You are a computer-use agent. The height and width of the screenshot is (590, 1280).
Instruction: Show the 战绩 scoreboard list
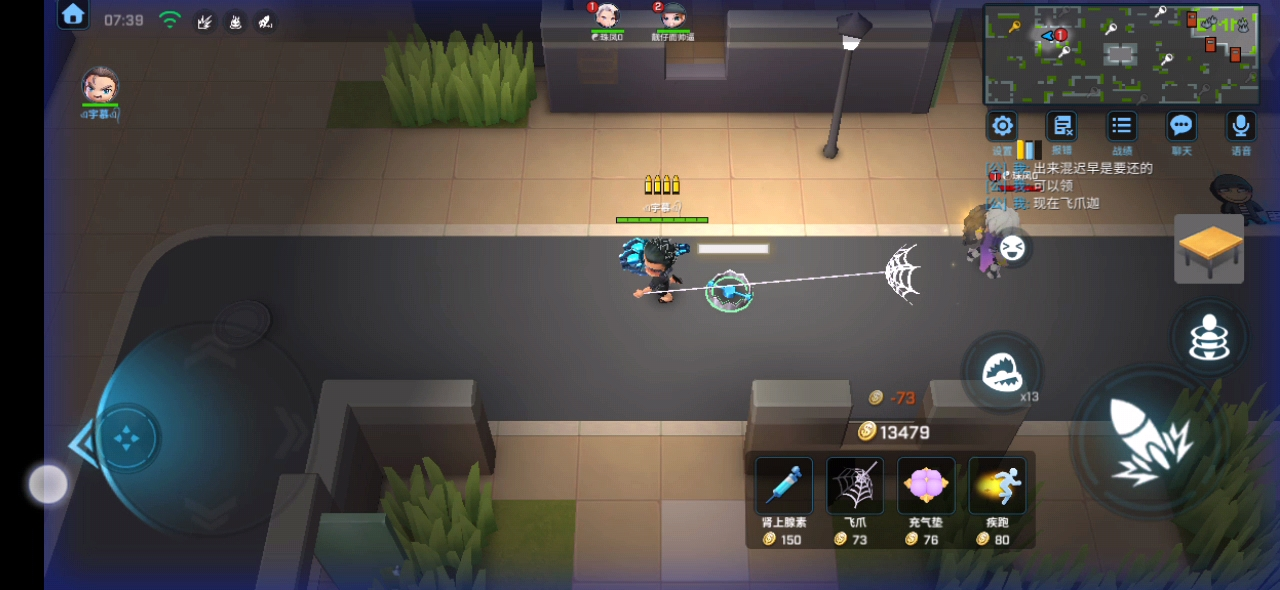1121,126
